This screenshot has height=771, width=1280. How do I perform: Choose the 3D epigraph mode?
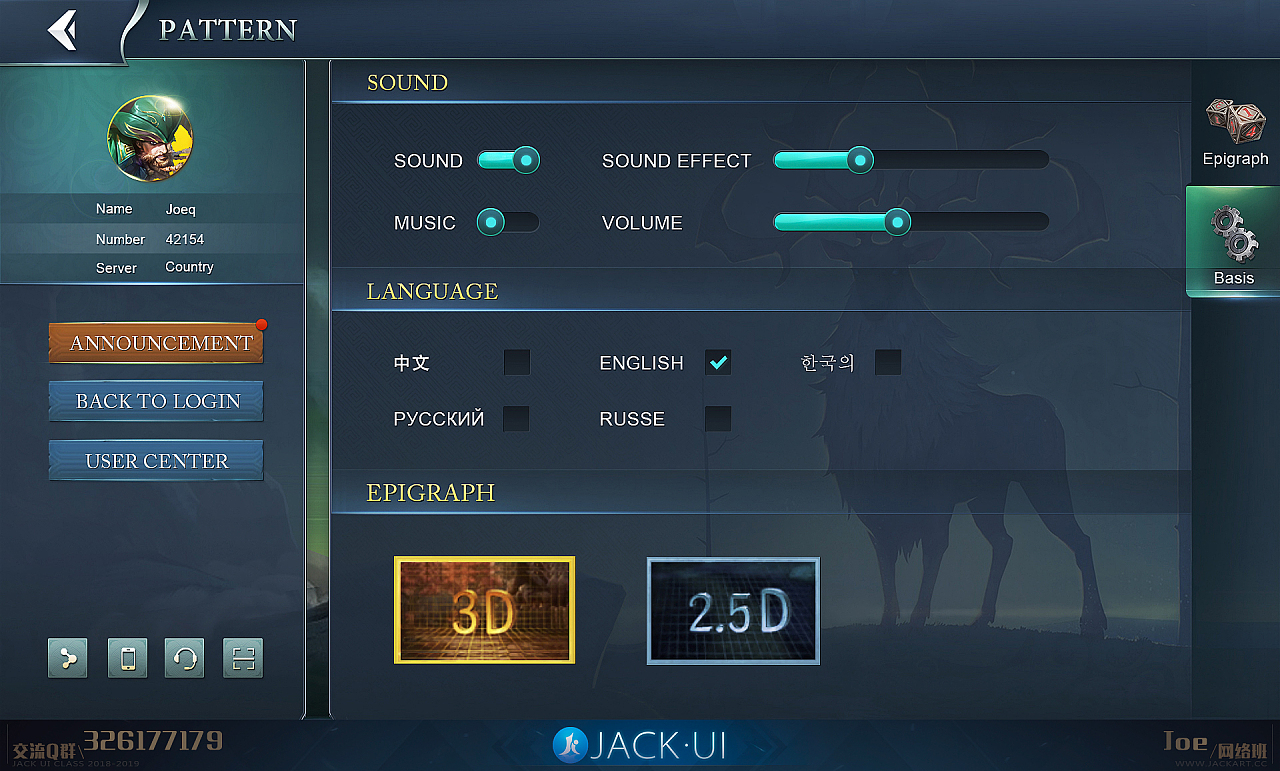[484, 610]
